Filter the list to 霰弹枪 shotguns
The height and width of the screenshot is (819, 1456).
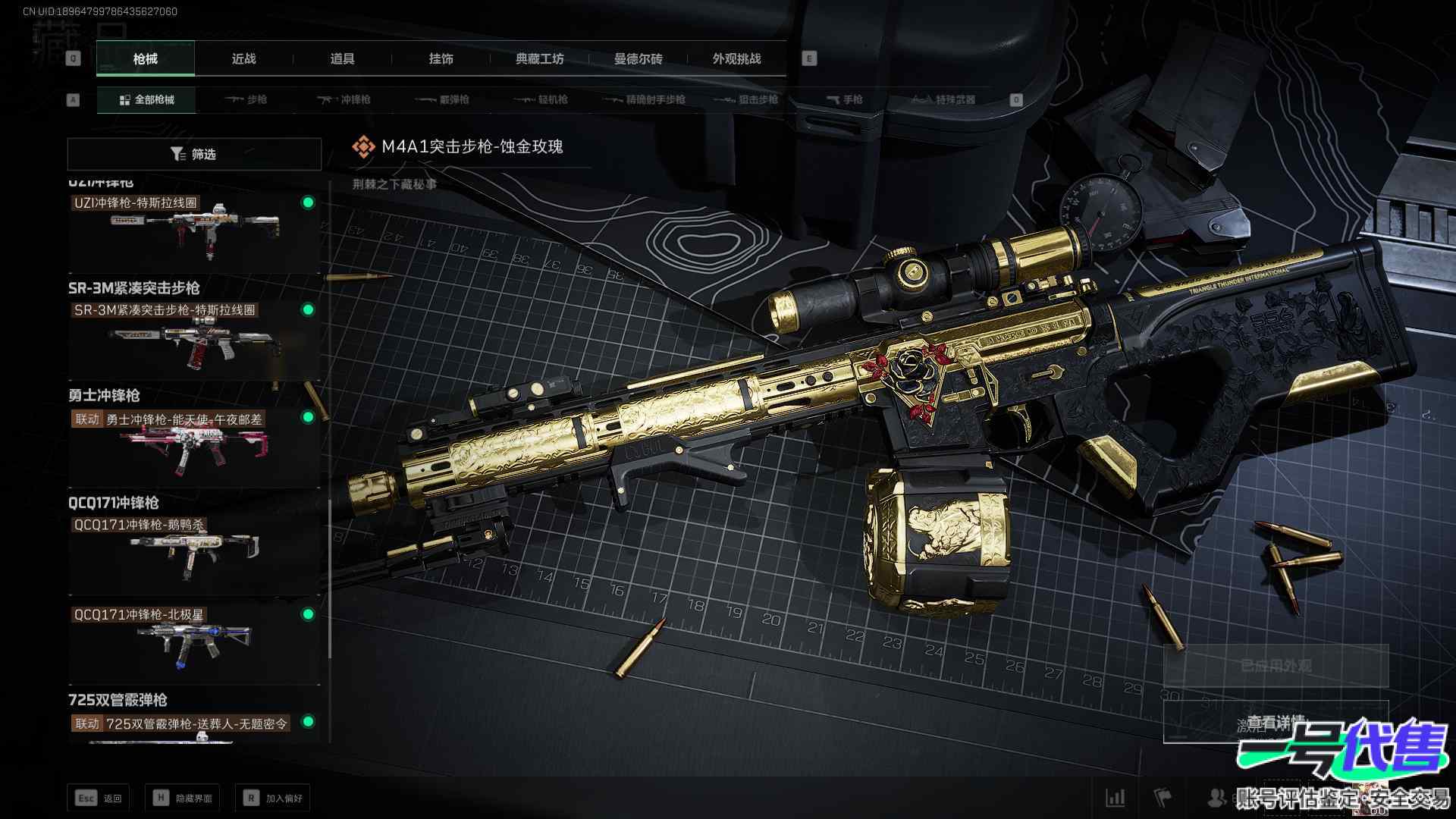click(x=443, y=100)
